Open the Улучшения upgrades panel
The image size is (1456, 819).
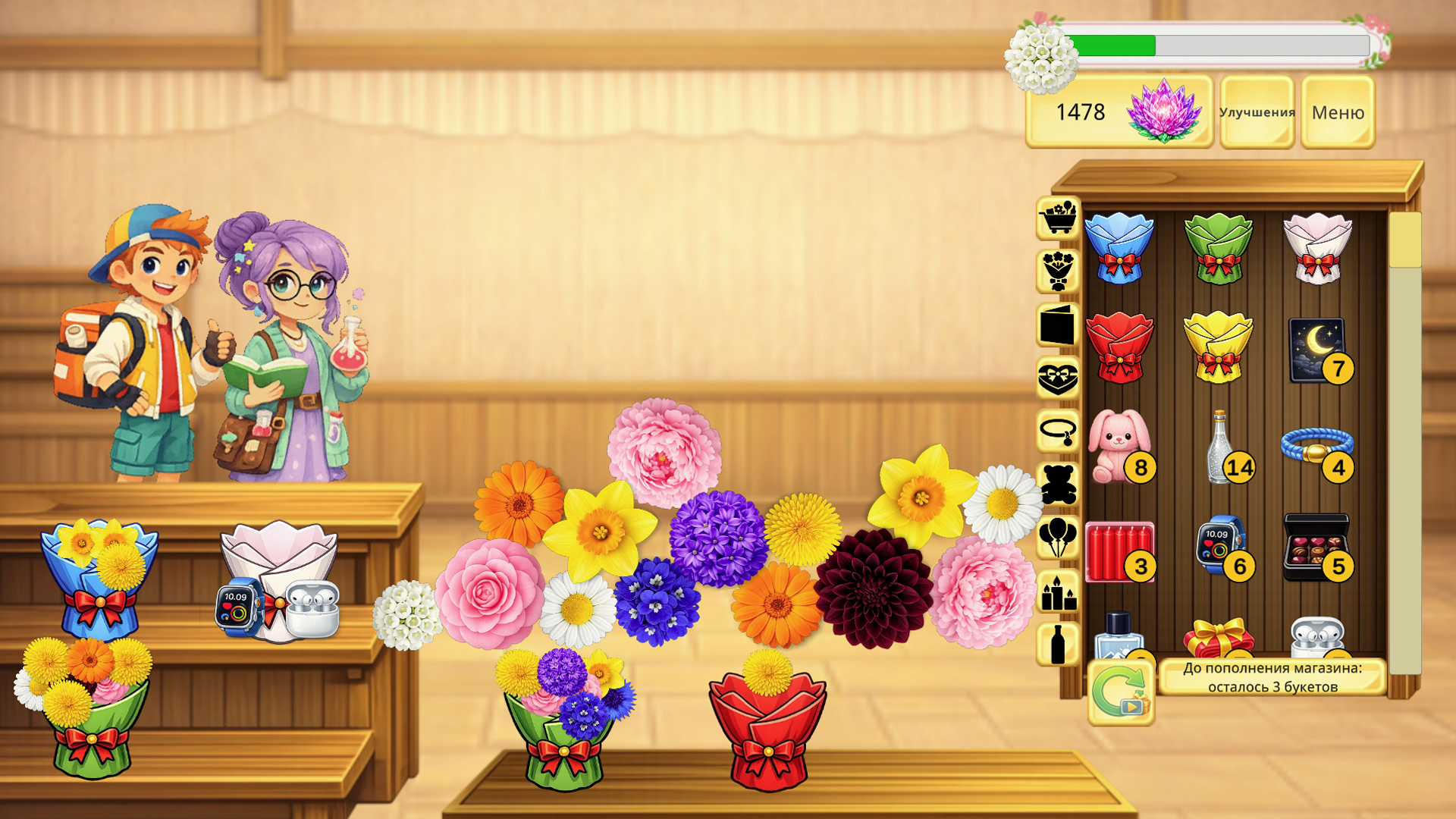click(x=1257, y=113)
